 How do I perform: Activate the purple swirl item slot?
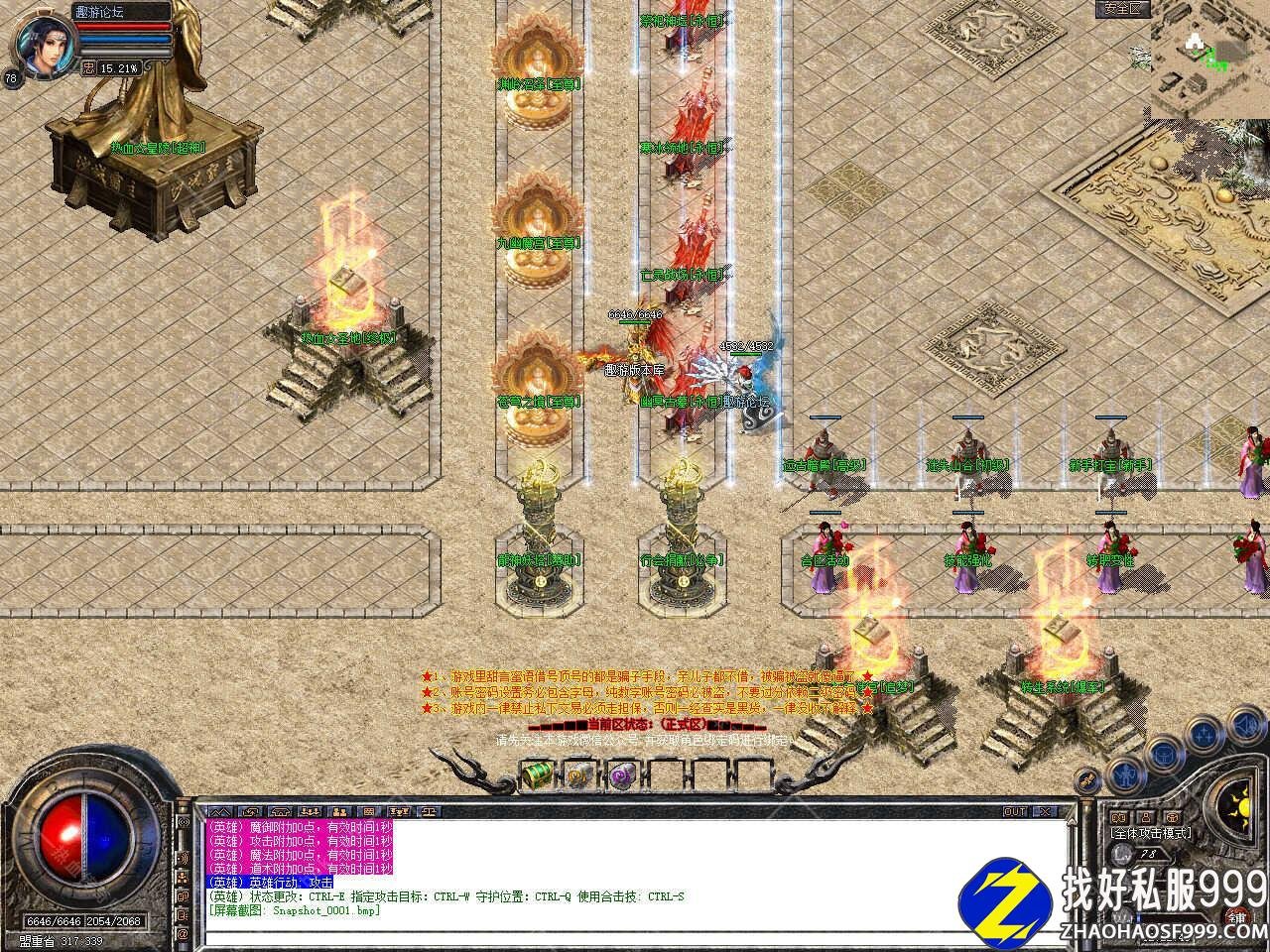click(622, 773)
